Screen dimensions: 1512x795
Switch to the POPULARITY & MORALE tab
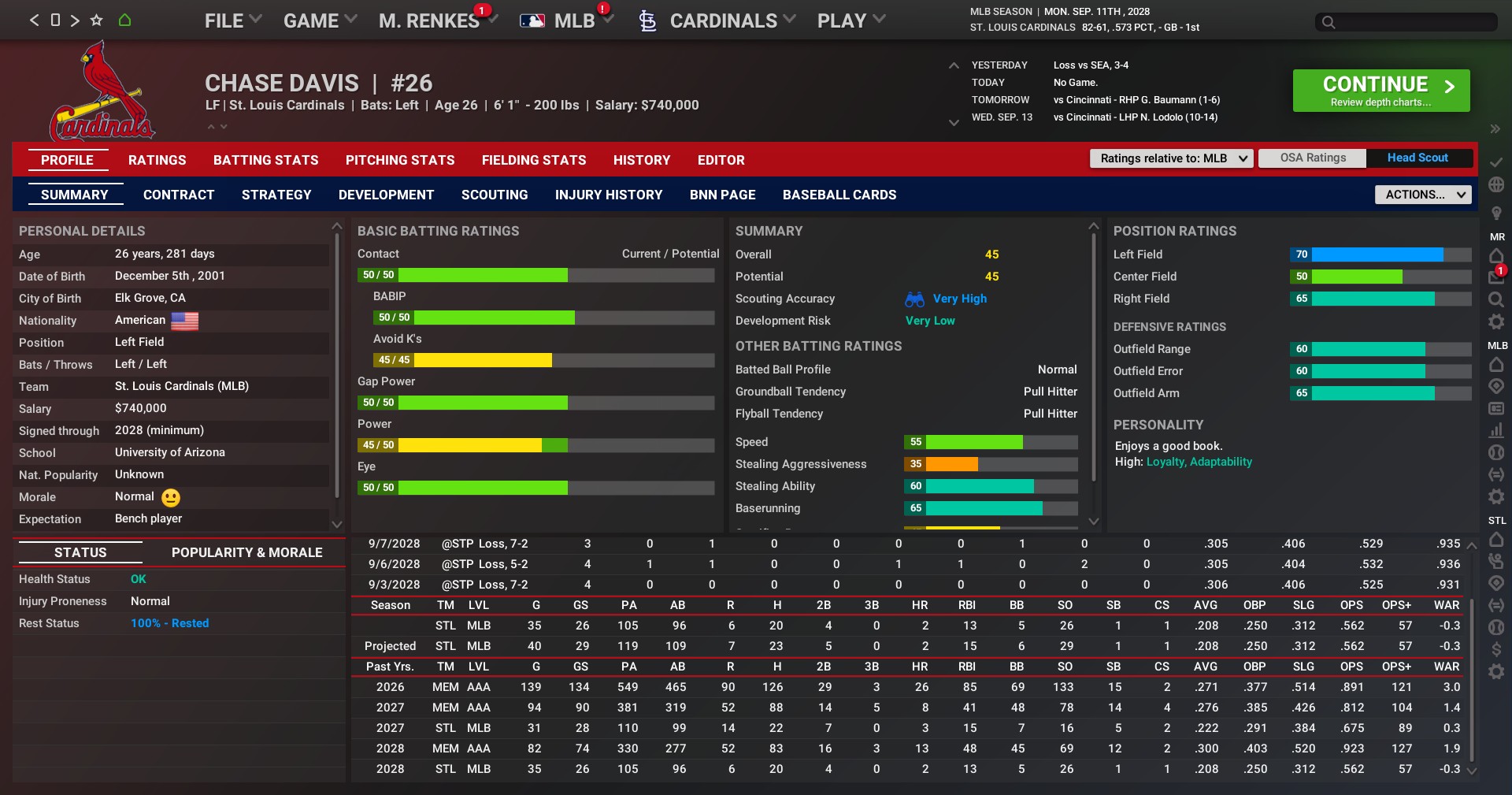pyautogui.click(x=247, y=552)
